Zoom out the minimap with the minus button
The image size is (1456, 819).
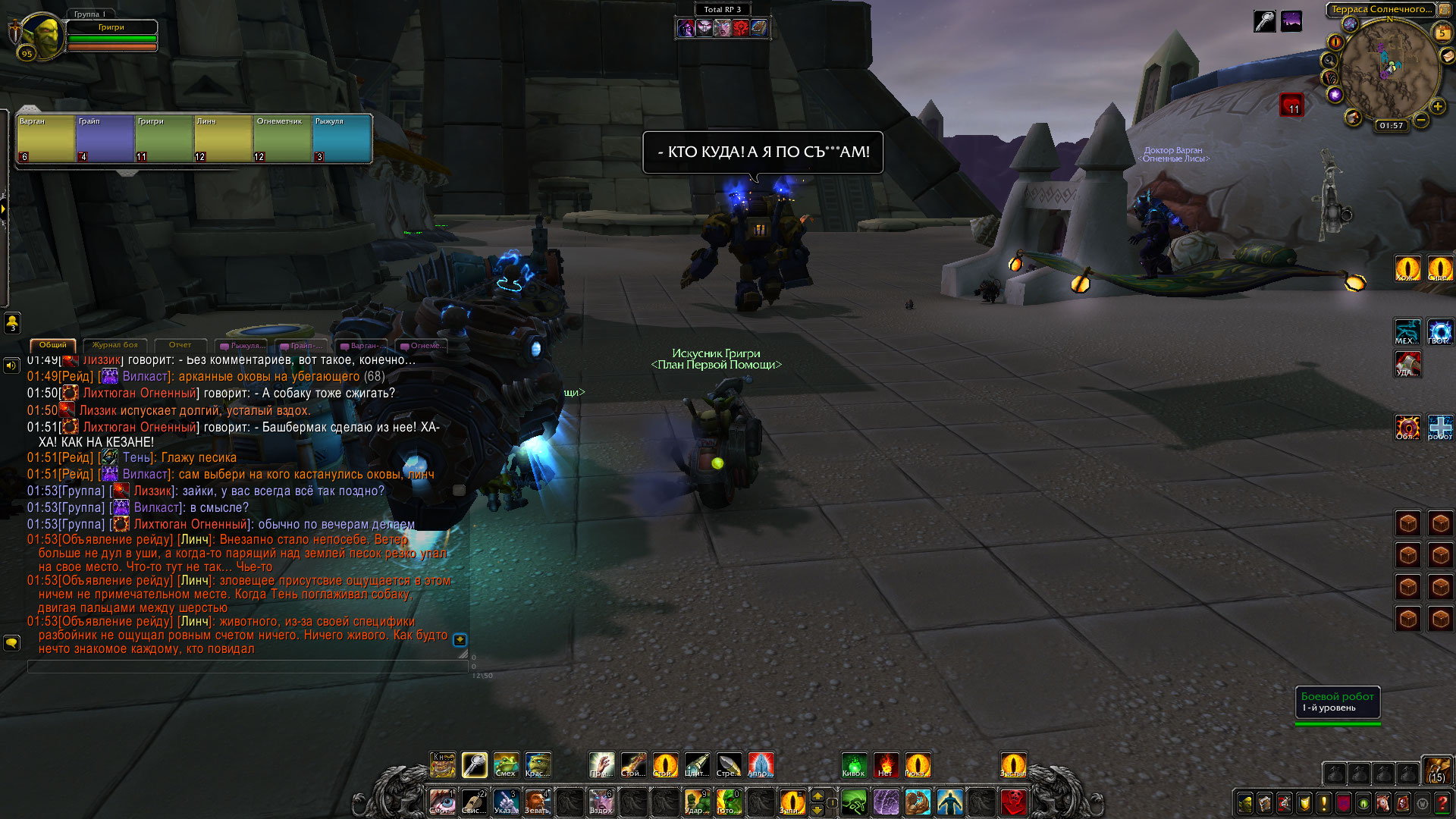pyautogui.click(x=1421, y=120)
